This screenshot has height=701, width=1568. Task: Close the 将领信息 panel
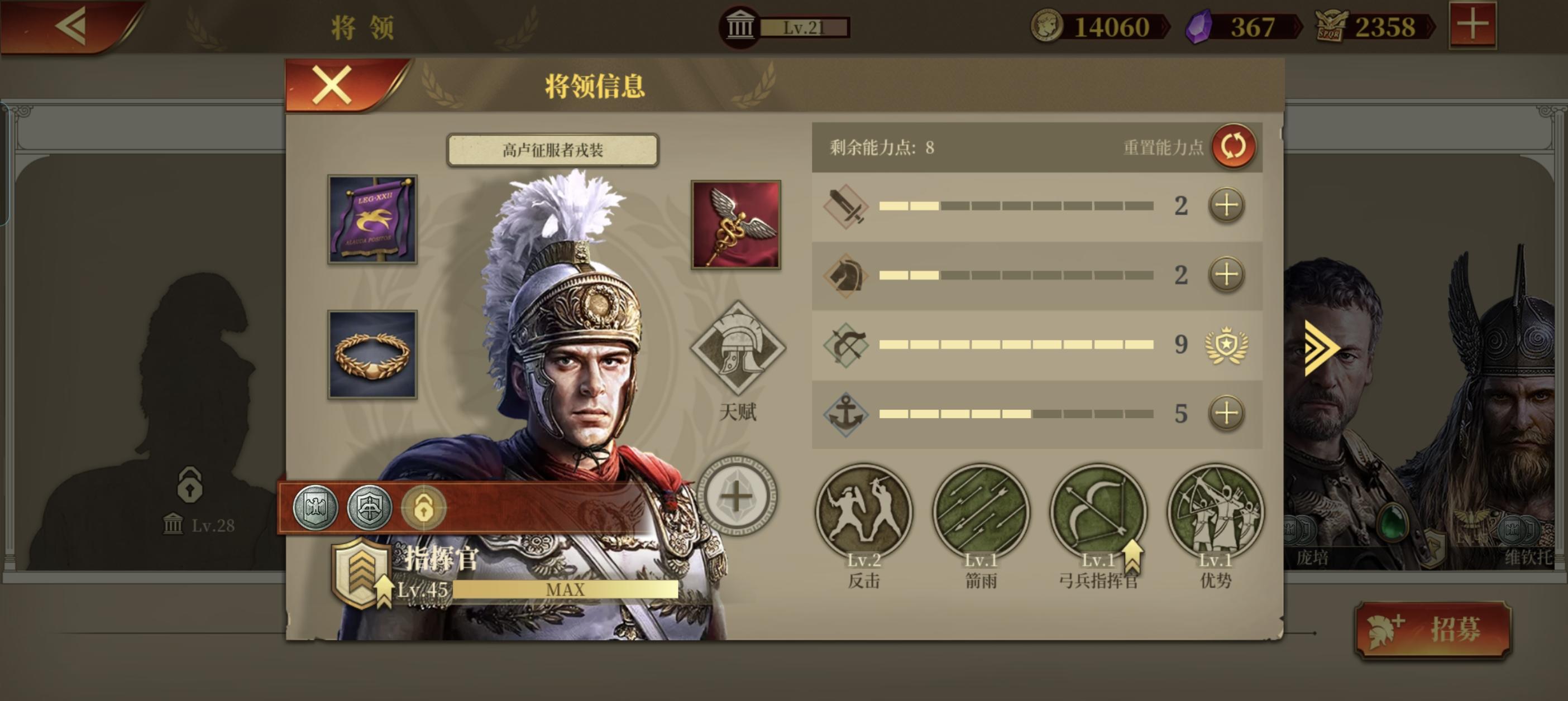pos(332,85)
